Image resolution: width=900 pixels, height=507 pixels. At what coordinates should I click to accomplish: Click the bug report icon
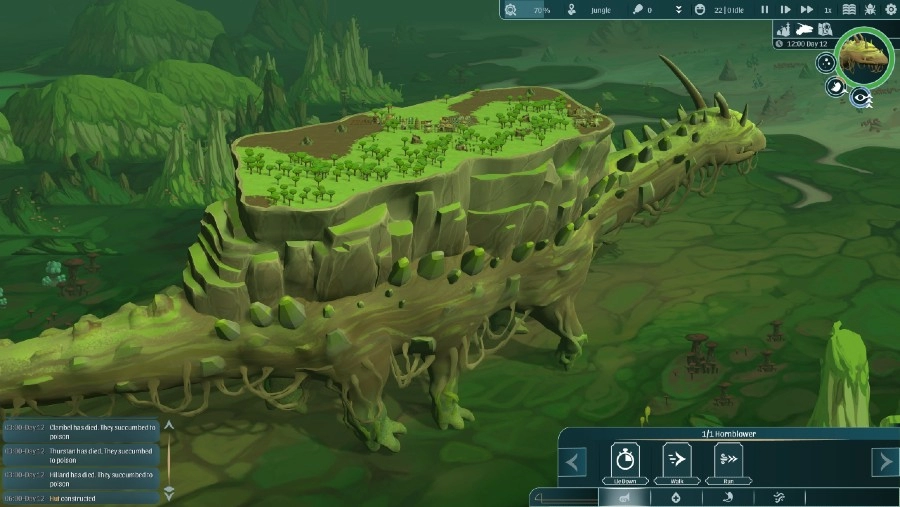(x=870, y=10)
